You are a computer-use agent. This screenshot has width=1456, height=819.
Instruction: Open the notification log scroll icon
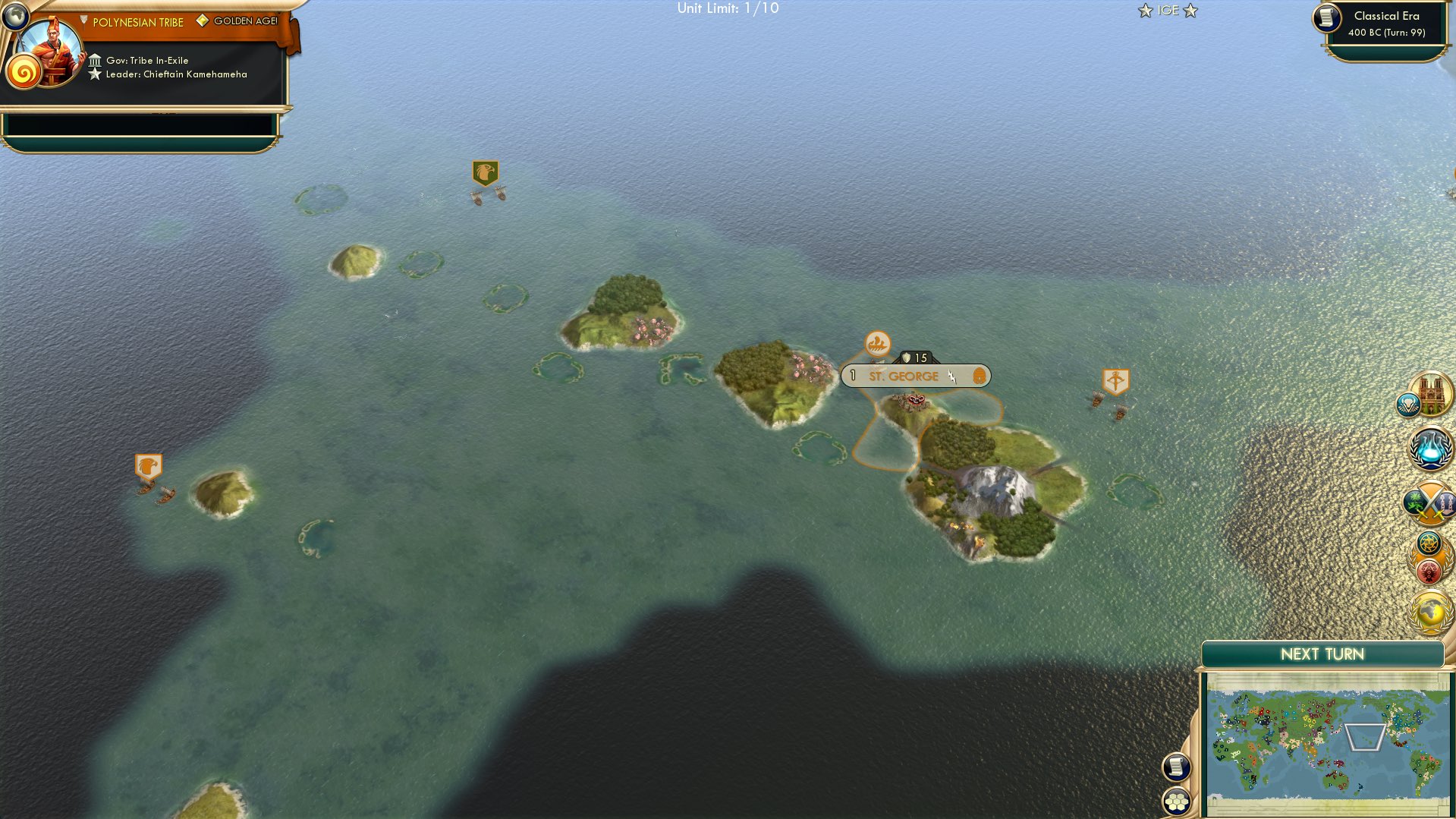[x=1177, y=766]
